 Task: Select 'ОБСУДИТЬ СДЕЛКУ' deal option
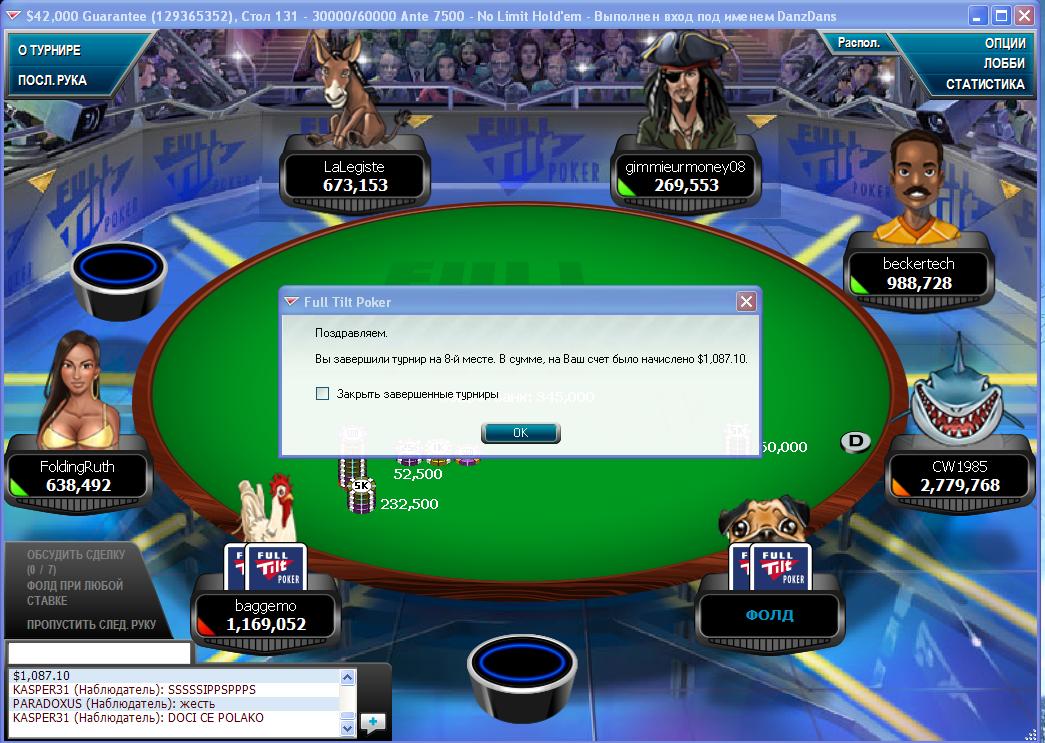pos(76,554)
